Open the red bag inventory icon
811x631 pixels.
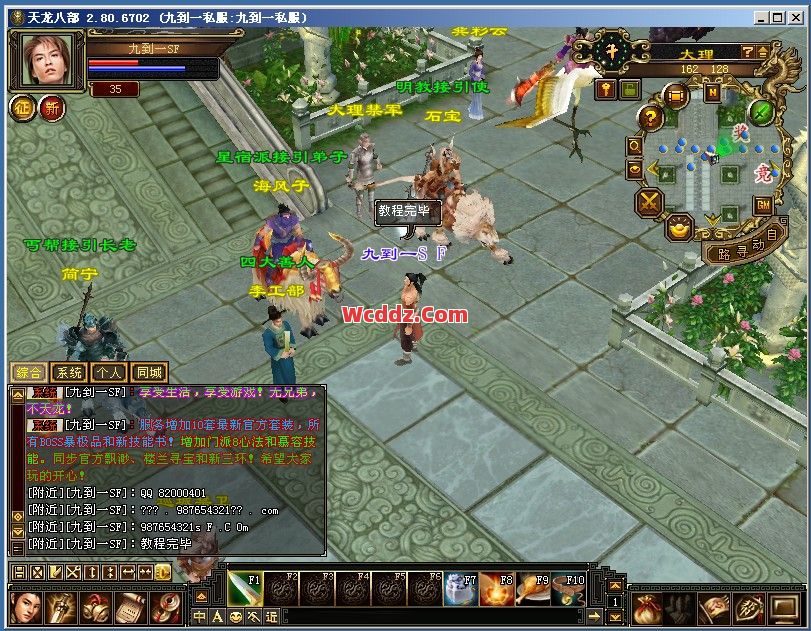tap(649, 607)
